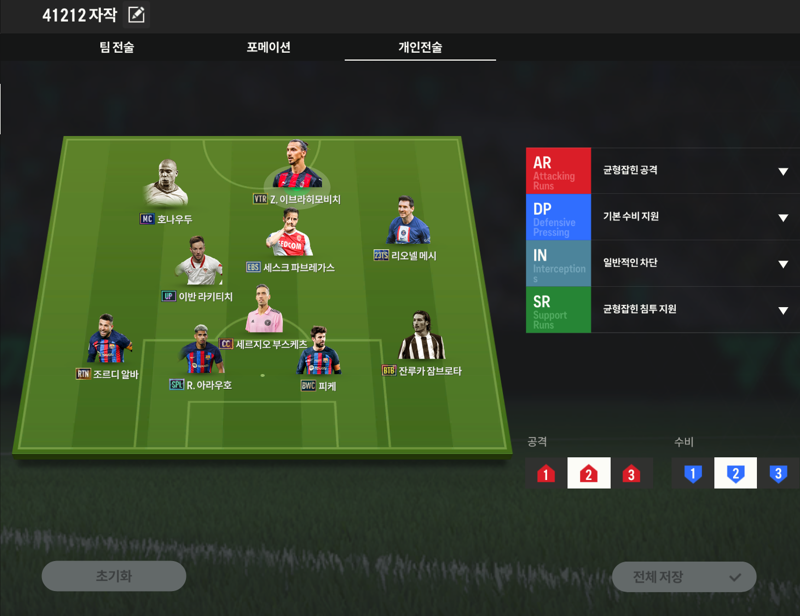Open the AR Attacking Runs dropdown
The height and width of the screenshot is (616, 800).
(783, 171)
